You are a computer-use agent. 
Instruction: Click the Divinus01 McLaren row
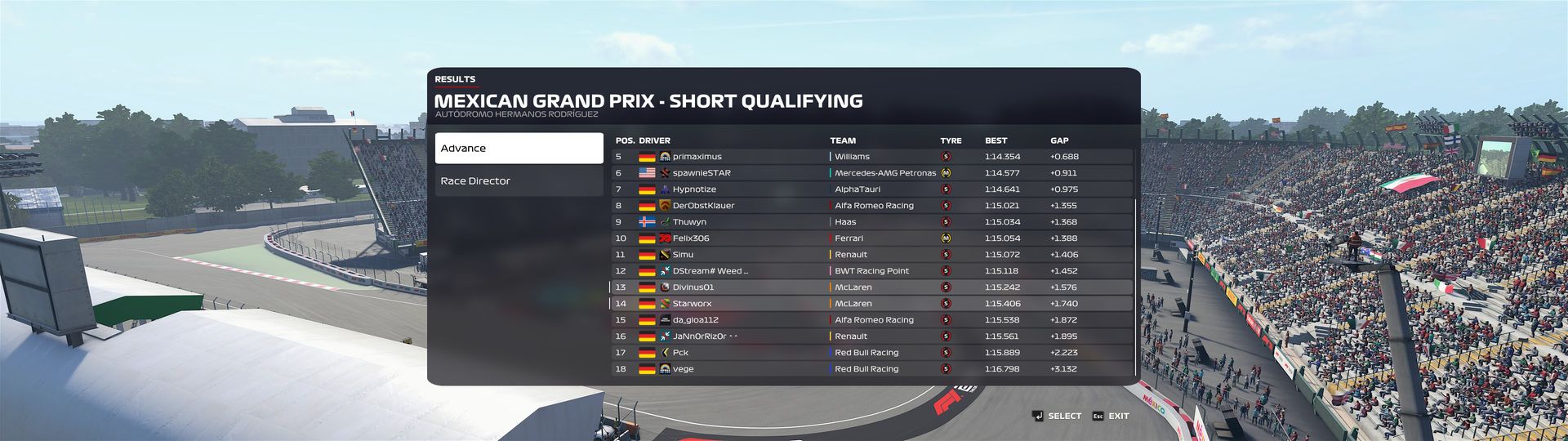[x=871, y=287]
